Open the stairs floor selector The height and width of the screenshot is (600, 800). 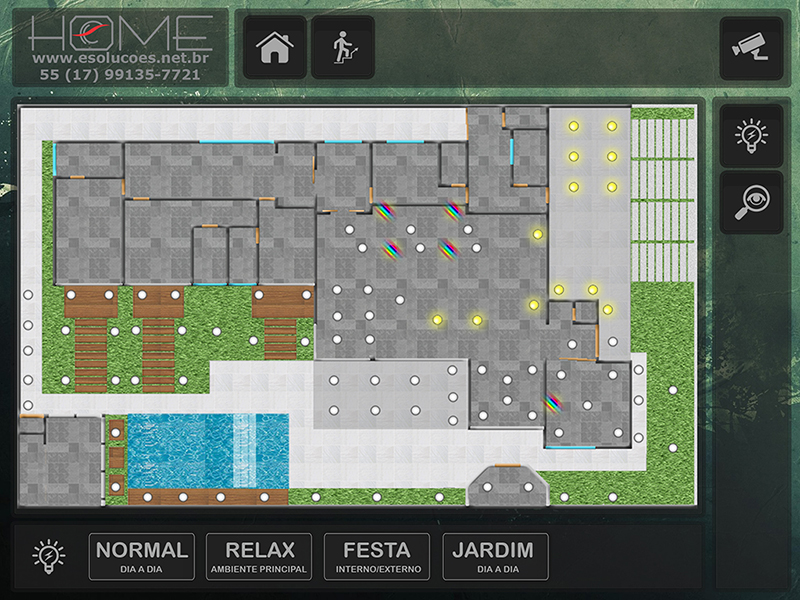point(343,48)
